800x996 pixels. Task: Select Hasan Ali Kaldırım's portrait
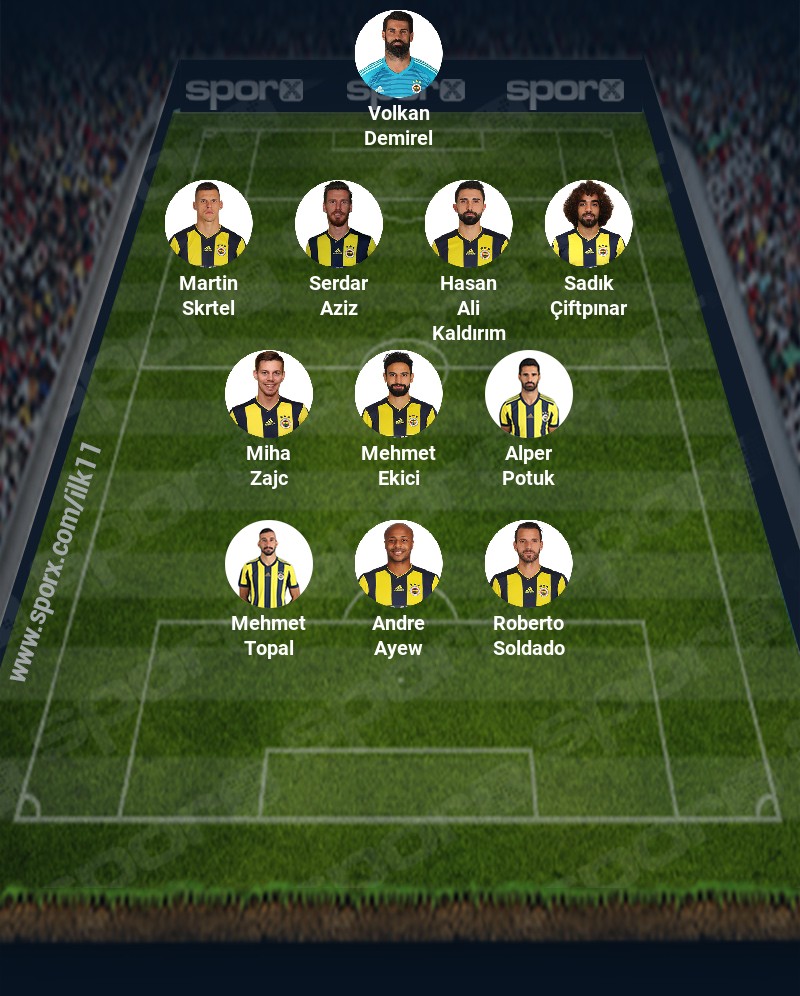coord(468,224)
